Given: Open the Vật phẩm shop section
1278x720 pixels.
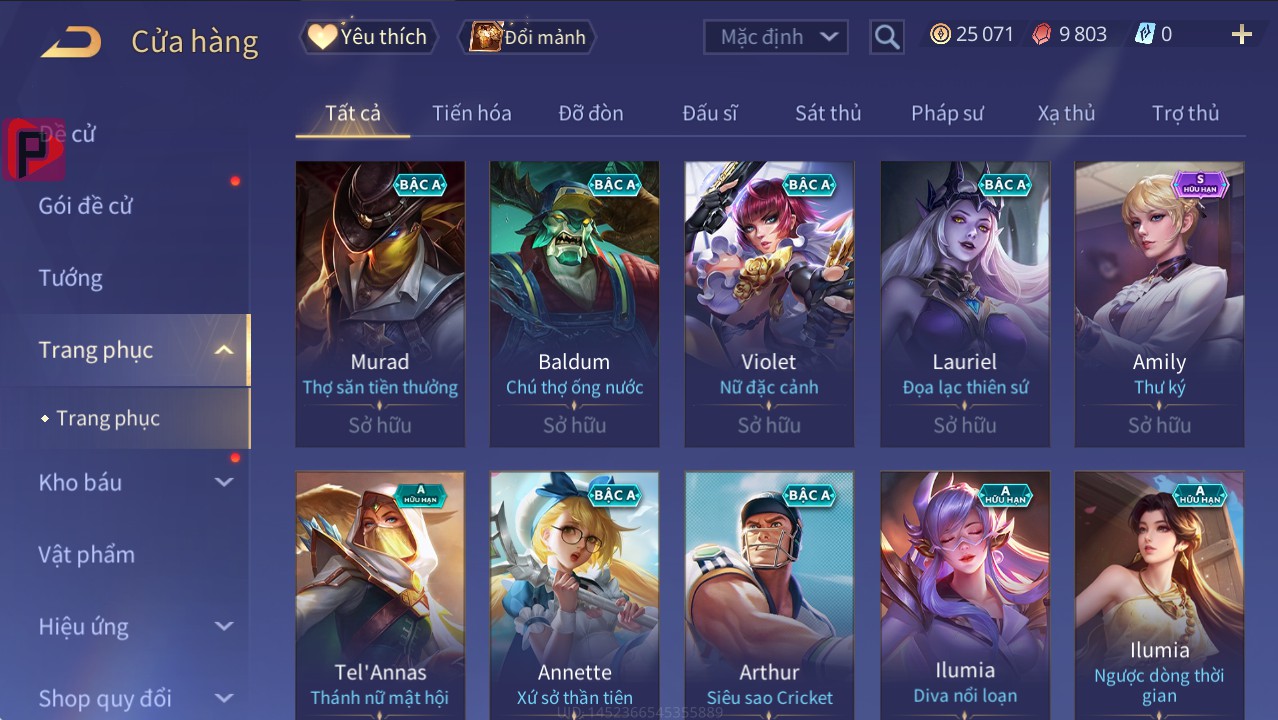Looking at the screenshot, I should click(86, 554).
